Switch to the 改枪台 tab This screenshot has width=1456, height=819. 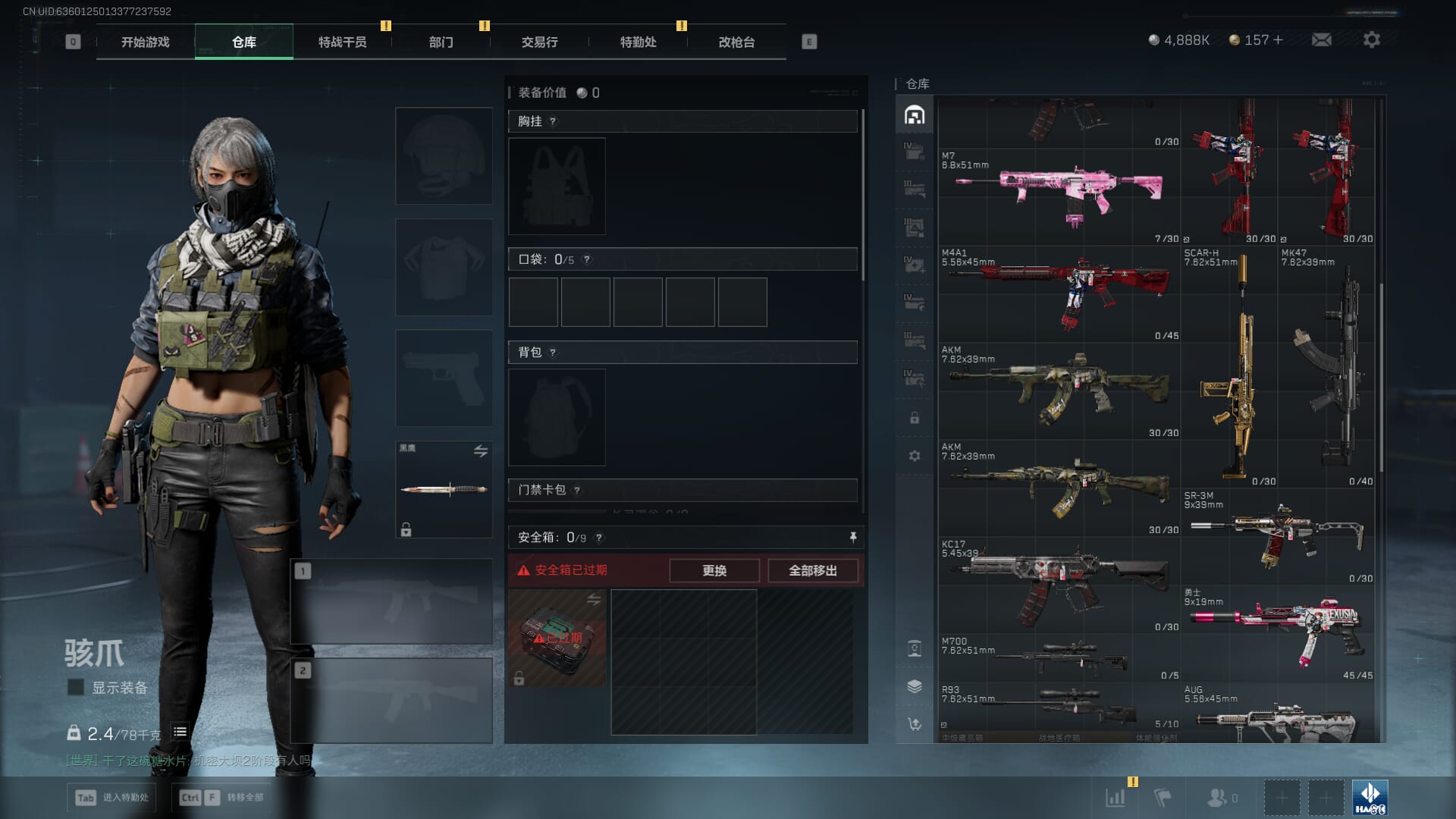coord(736,42)
